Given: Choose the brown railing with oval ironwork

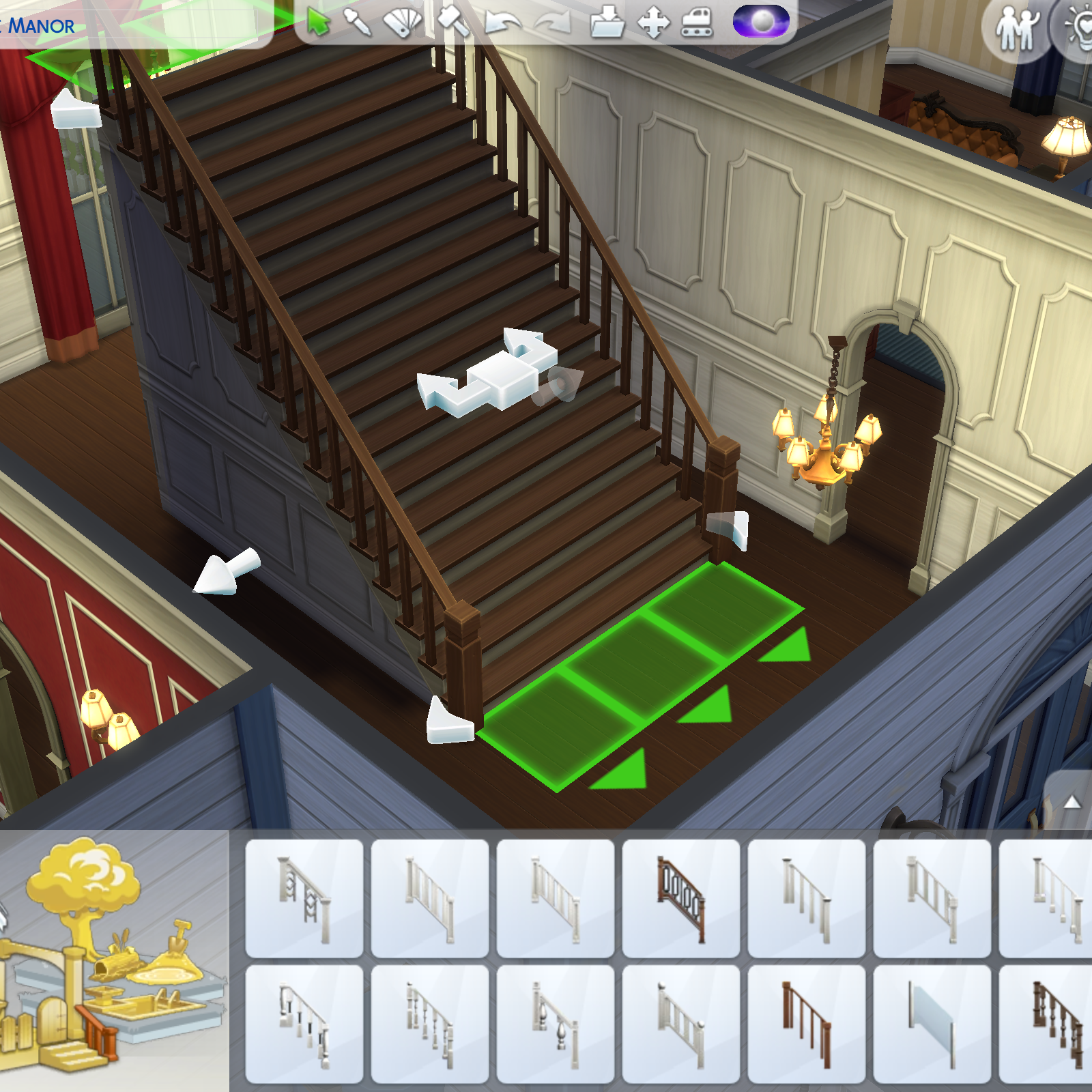Looking at the screenshot, I should 681,898.
